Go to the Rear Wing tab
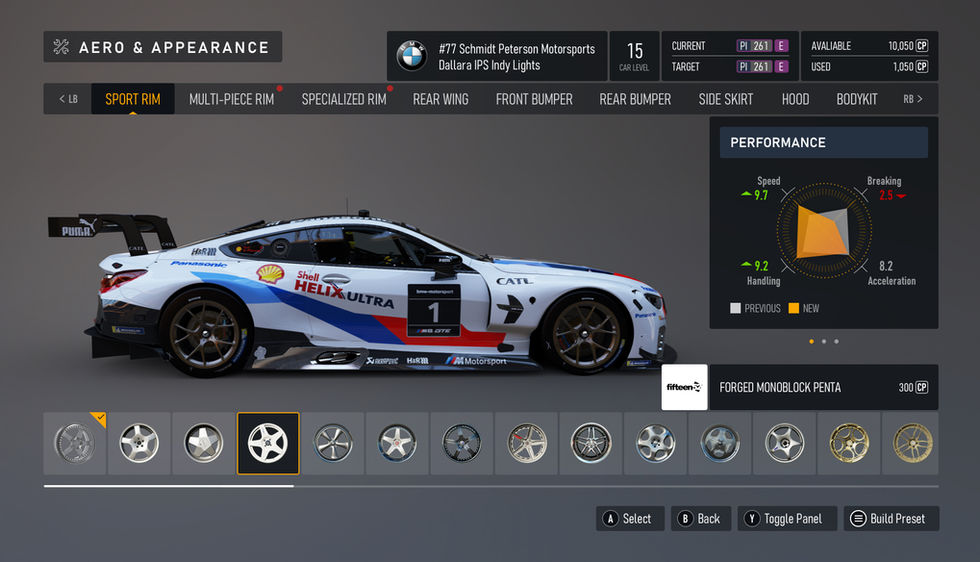 [440, 99]
